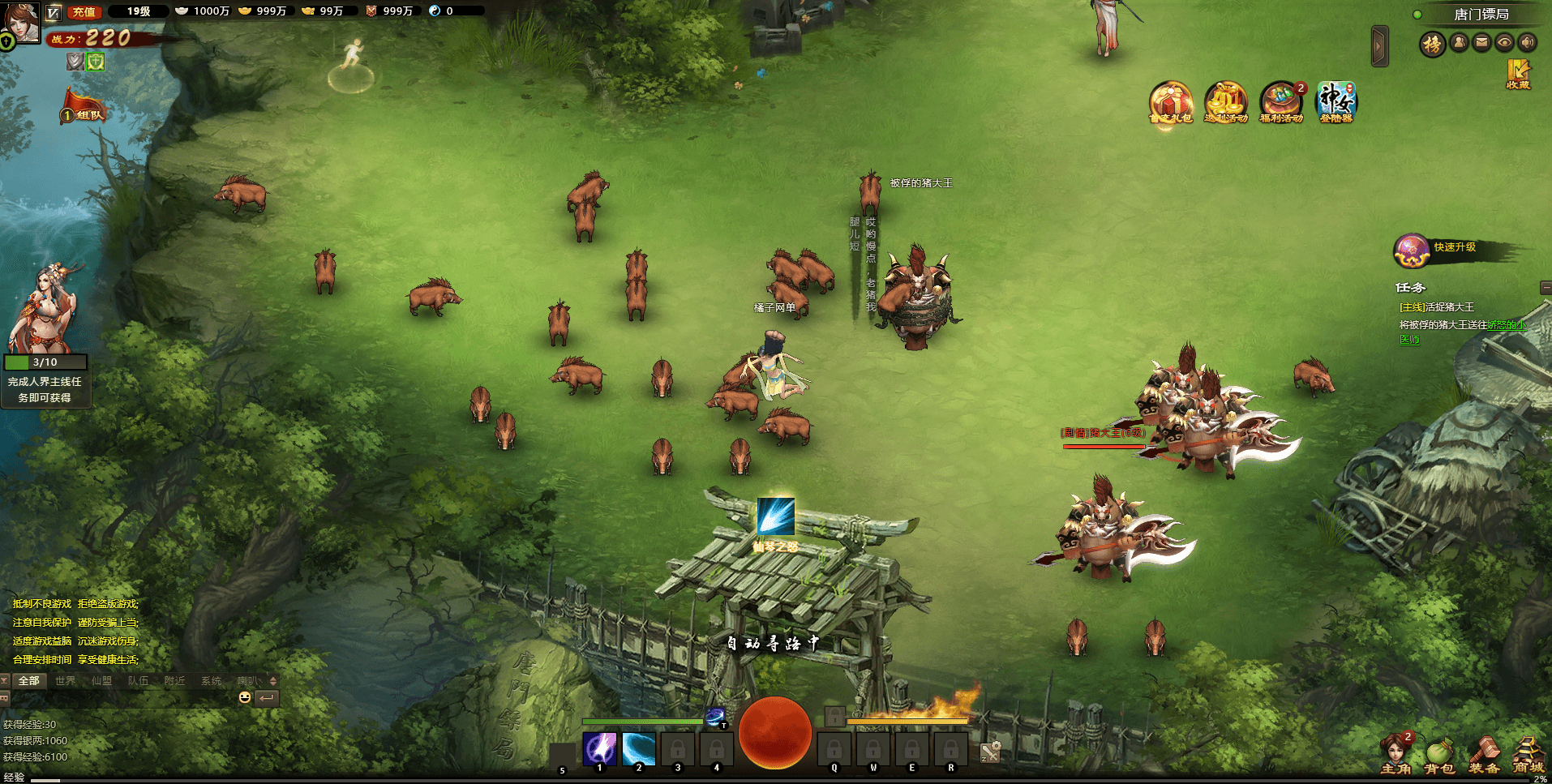
Task: Activate the purple slash skill in slot 1
Action: coord(600,748)
